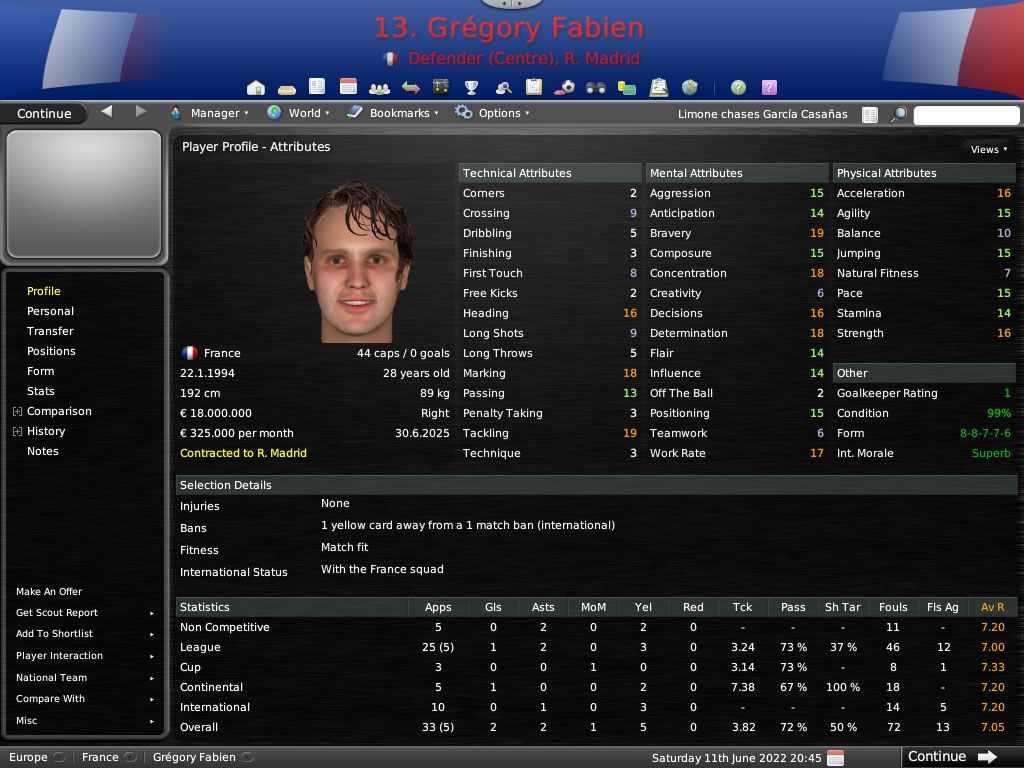Select Add To Shortlist

(x=54, y=634)
